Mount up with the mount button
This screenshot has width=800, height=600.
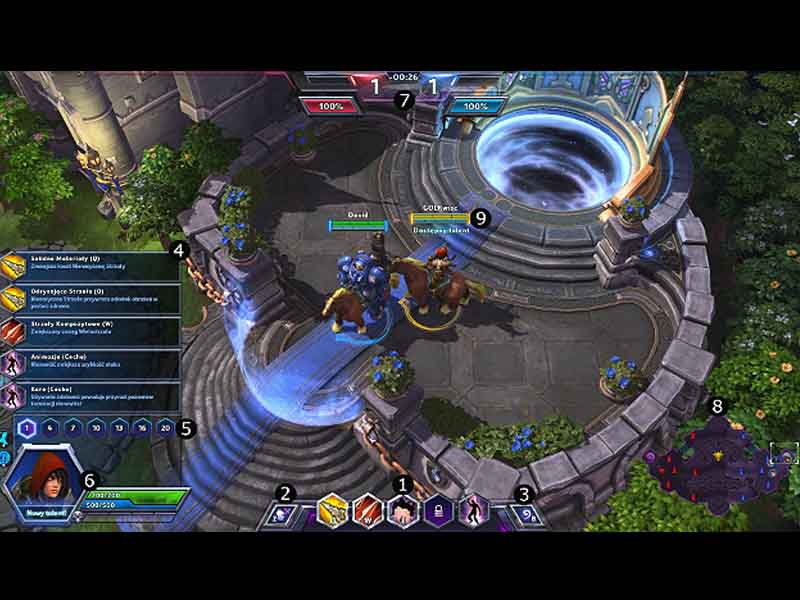point(281,514)
